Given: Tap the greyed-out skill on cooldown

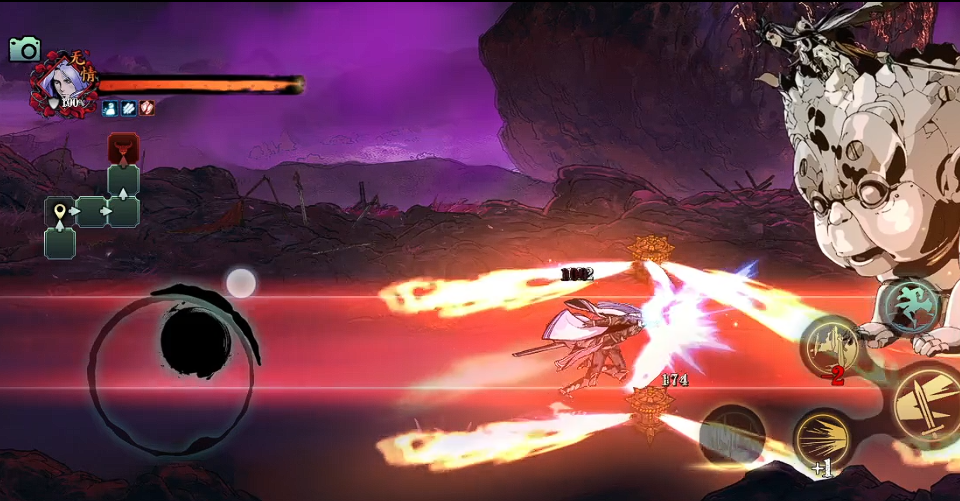Looking at the screenshot, I should tap(733, 436).
